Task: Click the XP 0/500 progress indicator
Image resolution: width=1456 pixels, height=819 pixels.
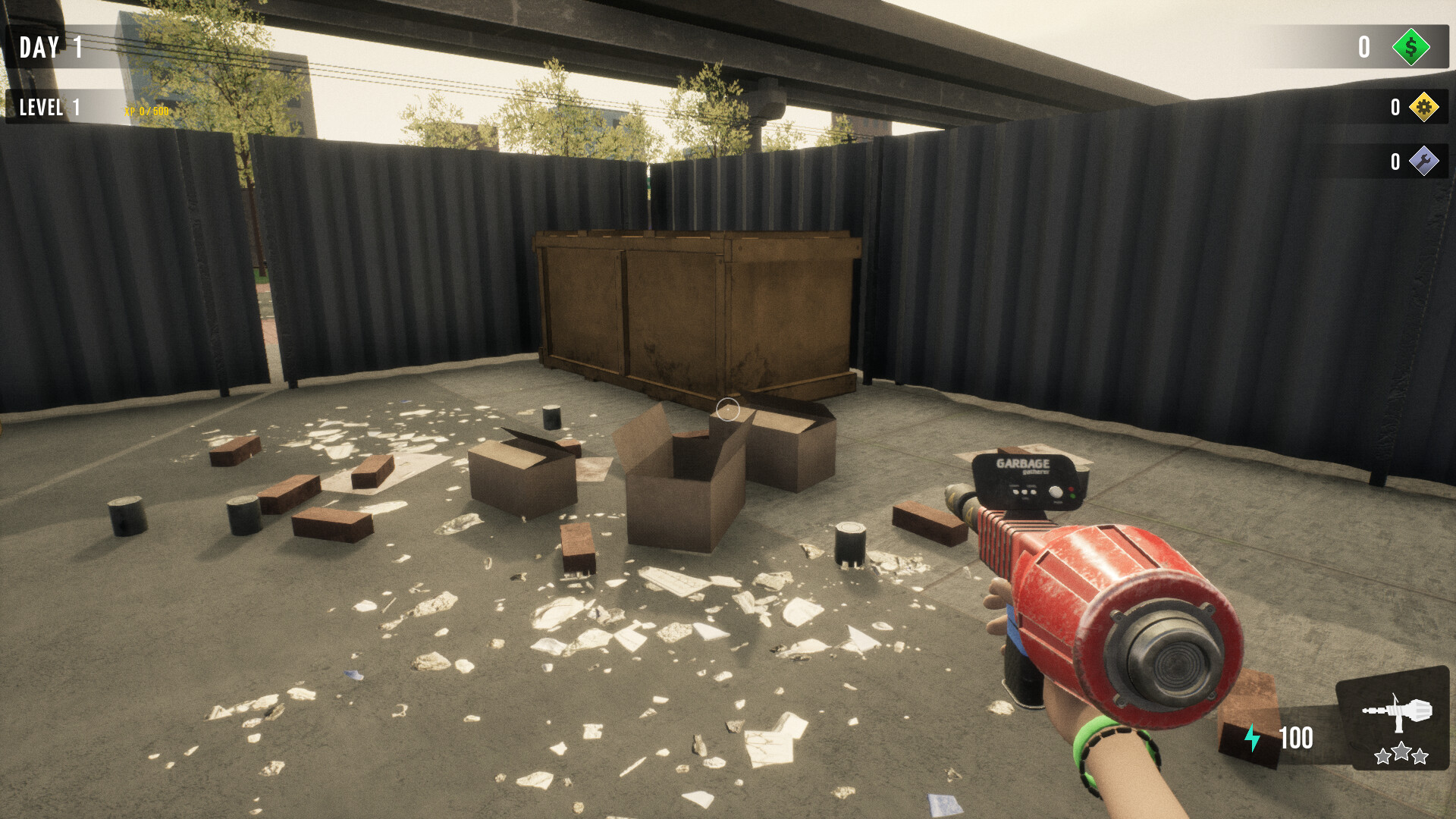Action: 149,111
